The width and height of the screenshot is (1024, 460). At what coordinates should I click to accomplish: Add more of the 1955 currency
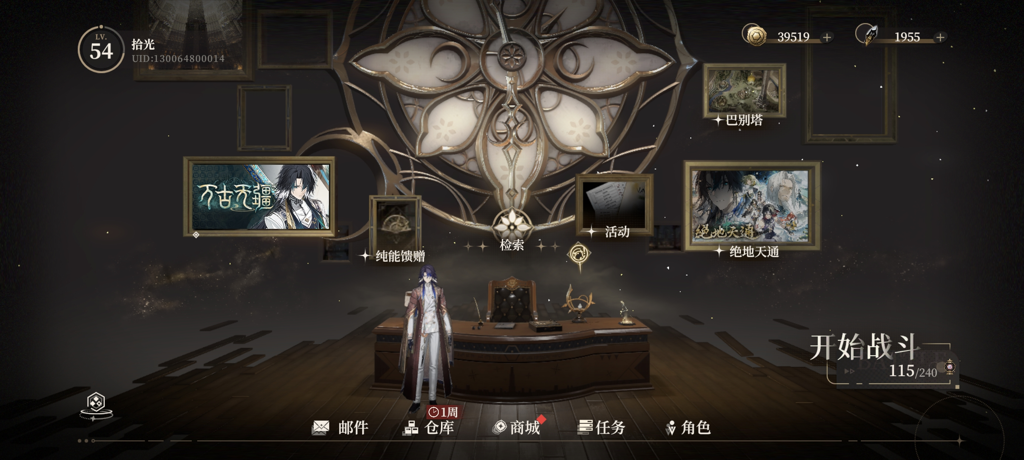click(940, 37)
